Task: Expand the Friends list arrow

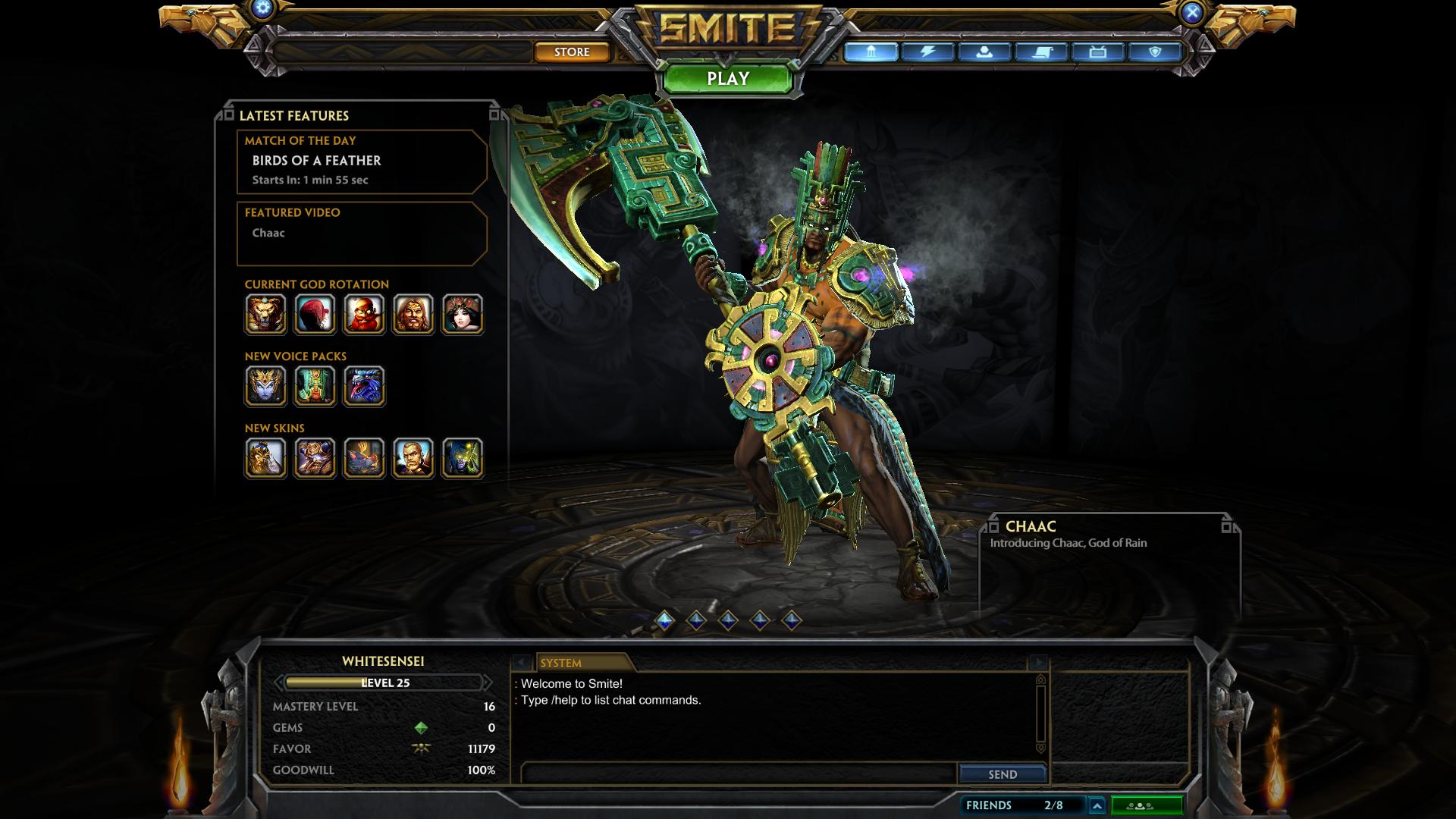Action: pyautogui.click(x=1097, y=805)
